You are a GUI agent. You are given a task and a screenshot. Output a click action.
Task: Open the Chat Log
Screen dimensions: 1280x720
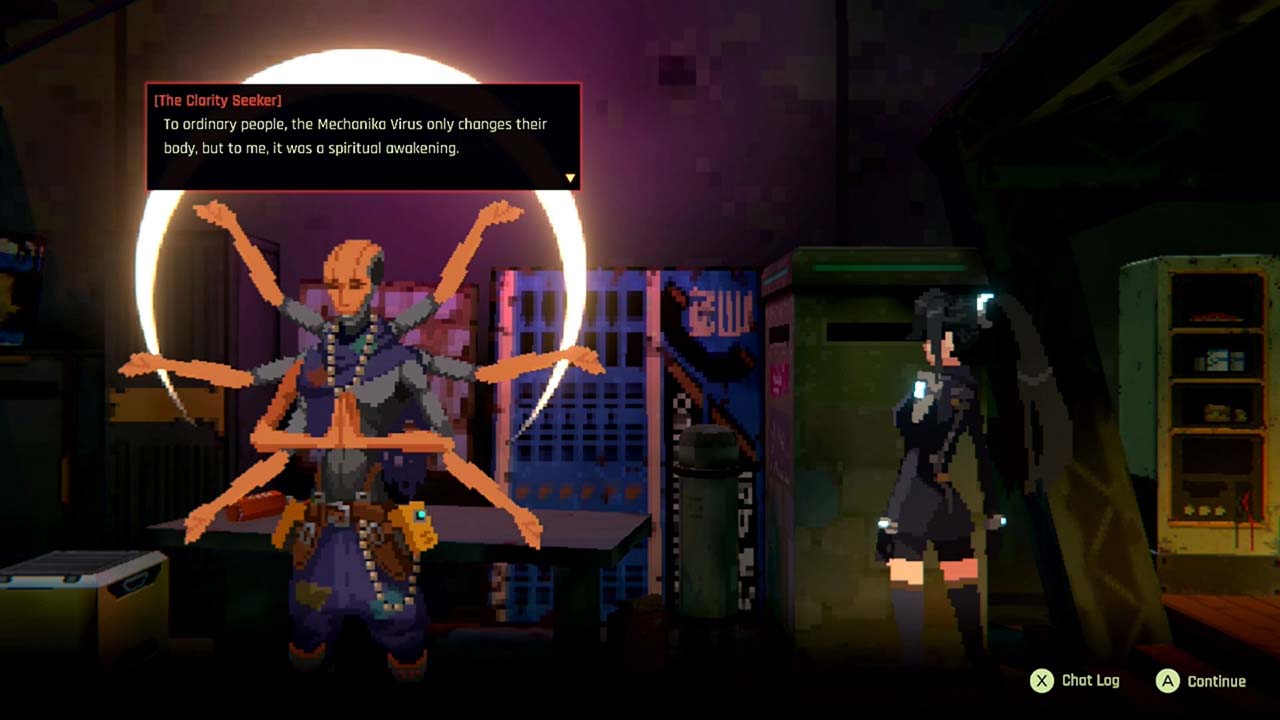pos(1085,680)
